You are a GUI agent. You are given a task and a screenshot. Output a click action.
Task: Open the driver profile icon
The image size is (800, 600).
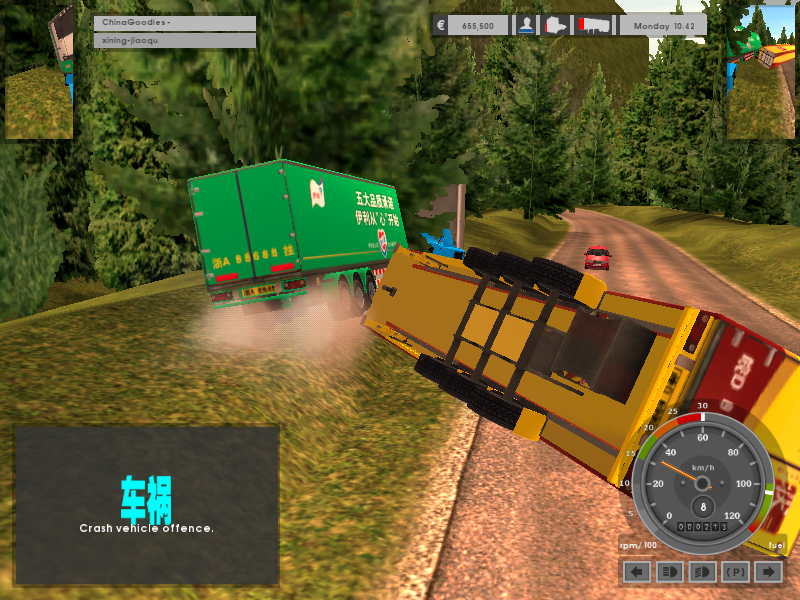coord(526,25)
